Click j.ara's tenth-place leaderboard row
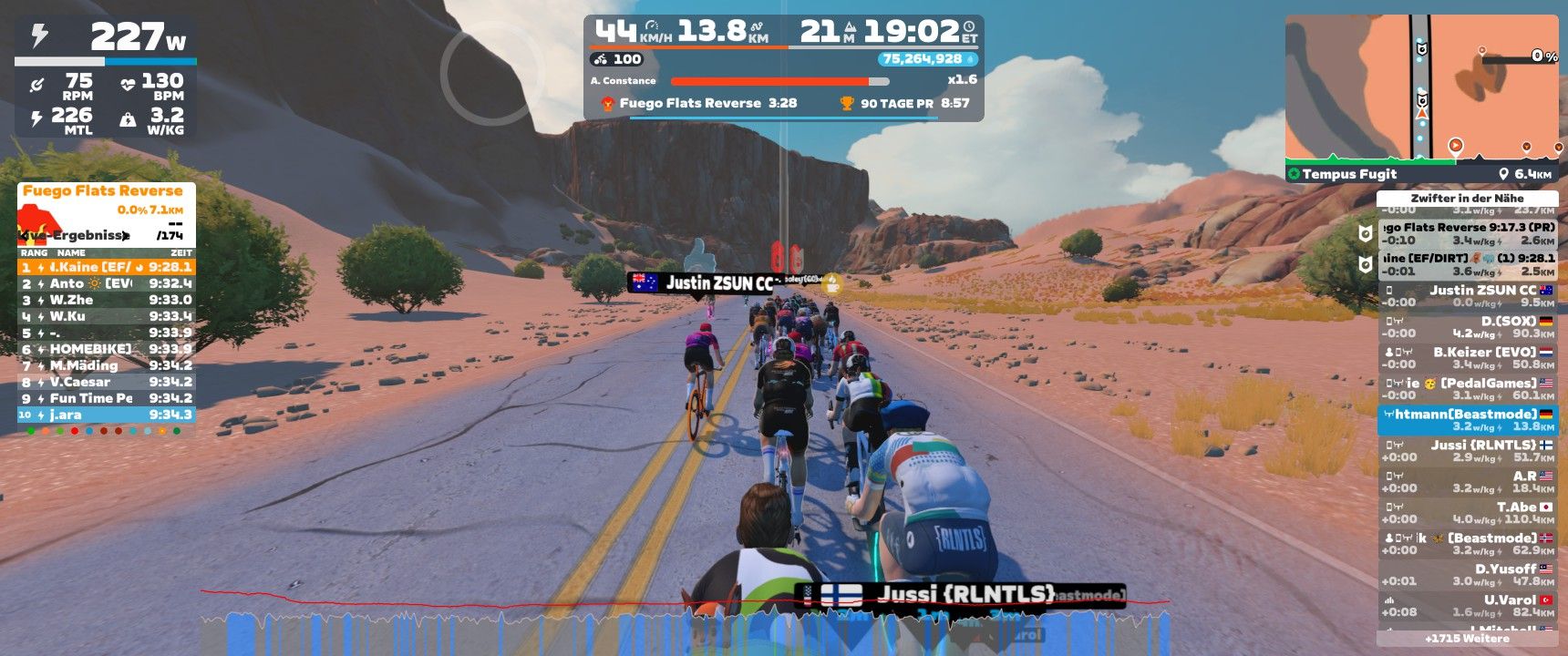 click(x=106, y=415)
